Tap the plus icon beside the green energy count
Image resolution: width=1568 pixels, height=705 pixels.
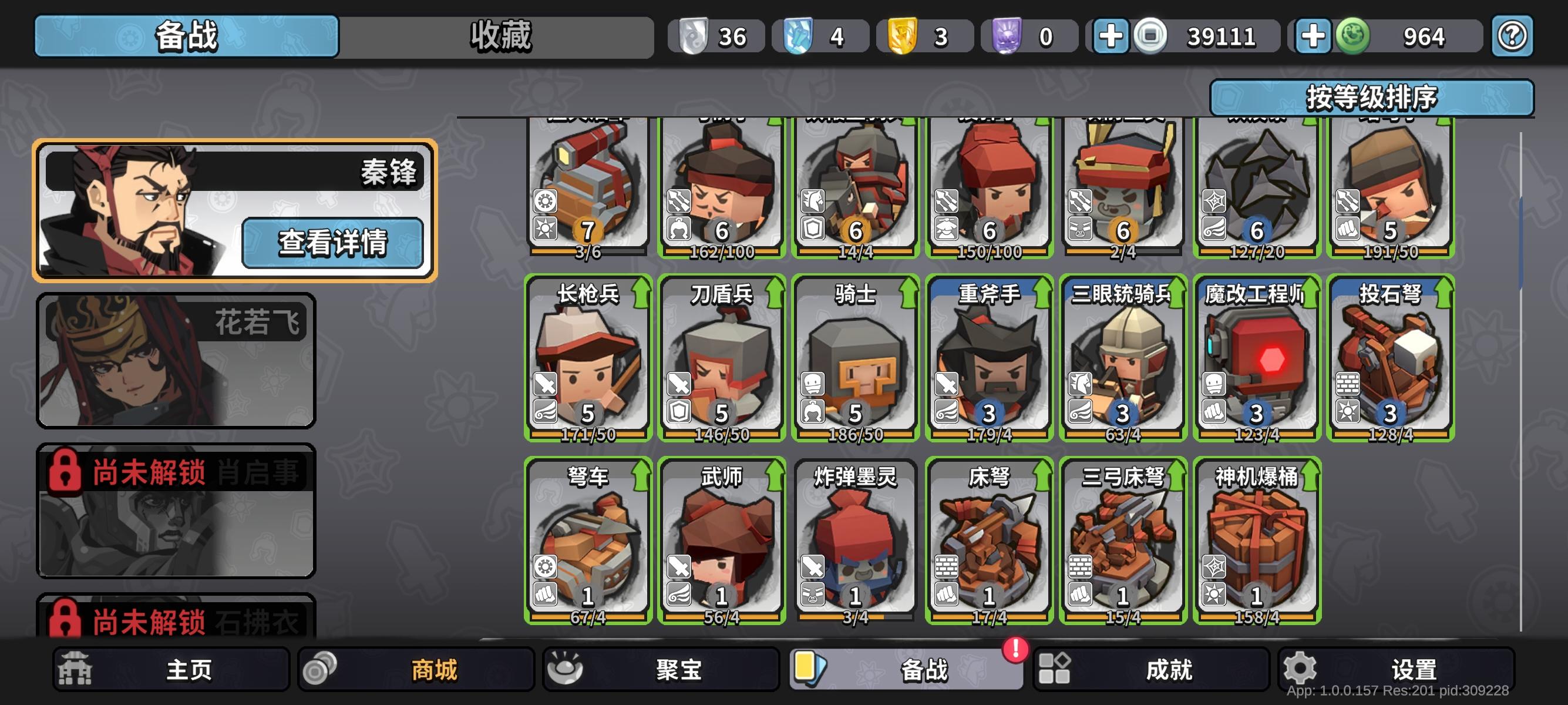coord(1313,35)
